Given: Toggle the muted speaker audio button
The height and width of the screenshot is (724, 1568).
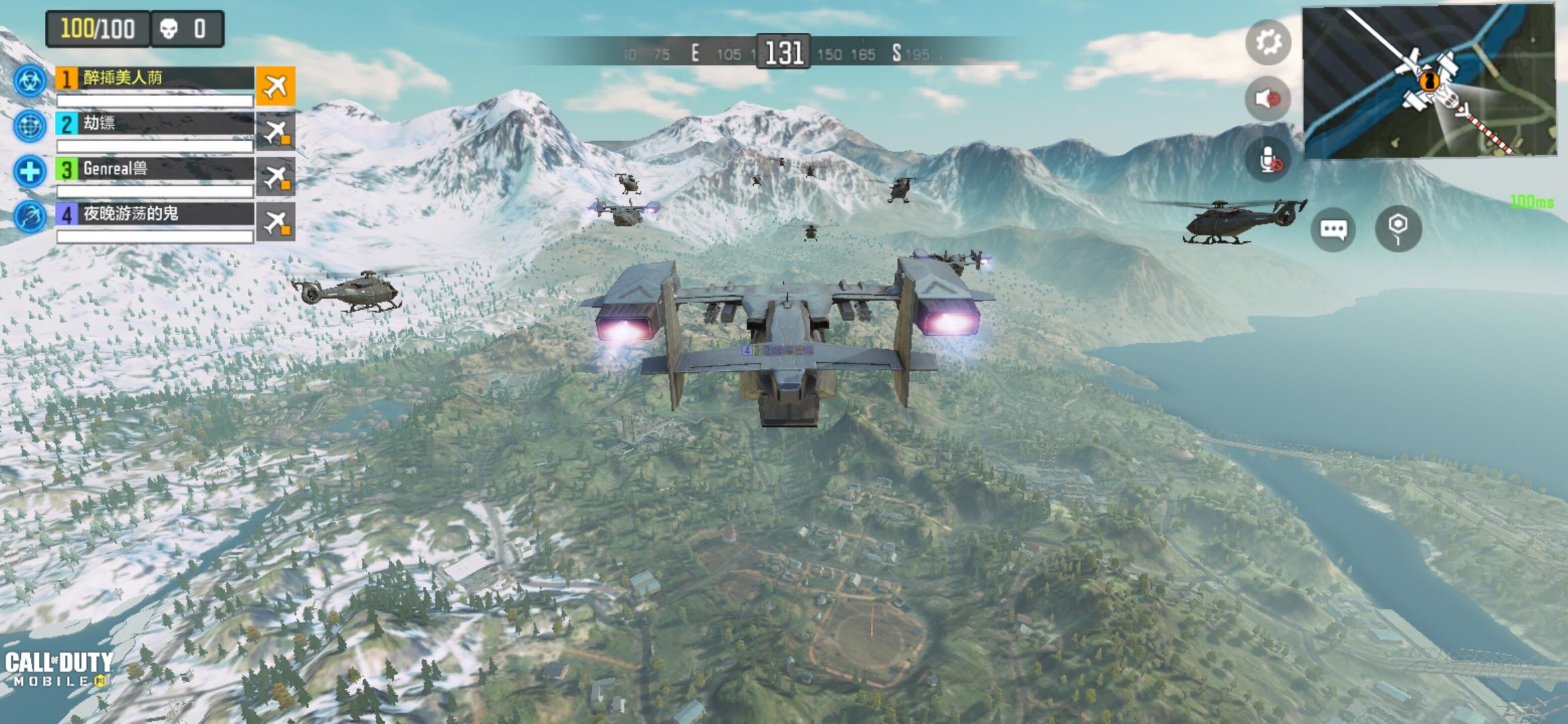Looking at the screenshot, I should point(1267,99).
